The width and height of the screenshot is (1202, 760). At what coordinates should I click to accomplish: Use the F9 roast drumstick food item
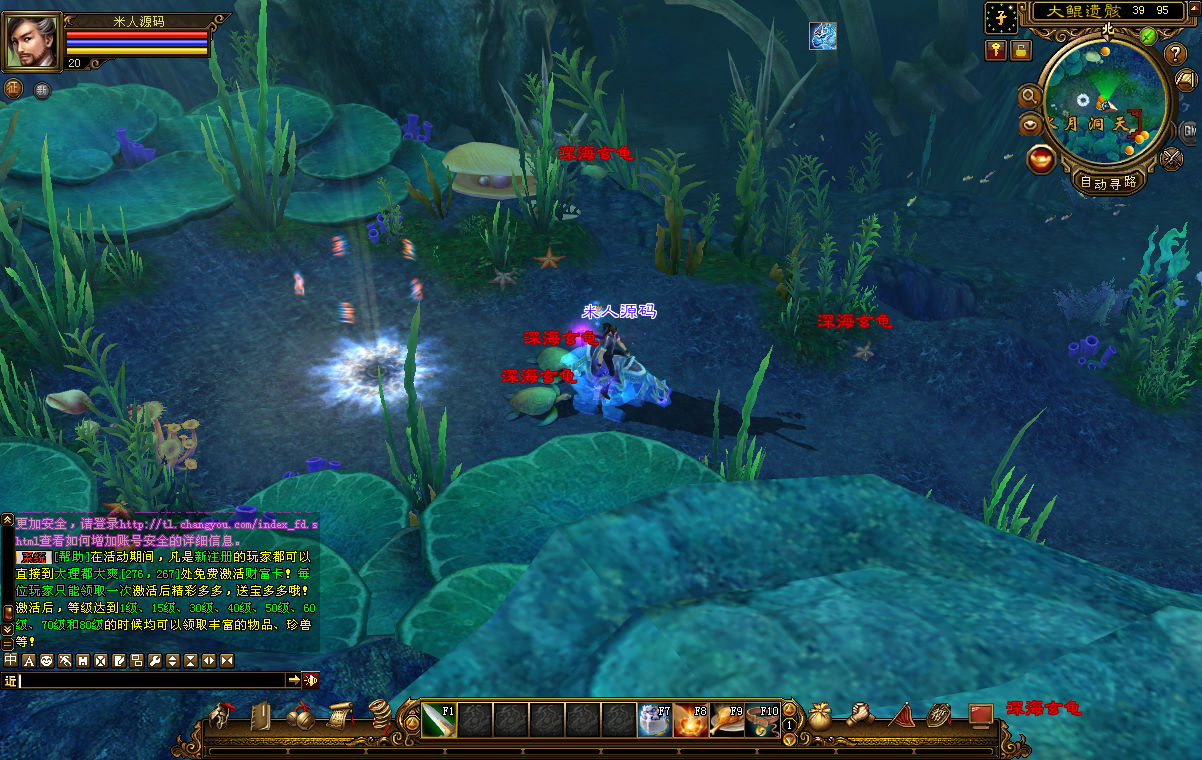tap(726, 720)
